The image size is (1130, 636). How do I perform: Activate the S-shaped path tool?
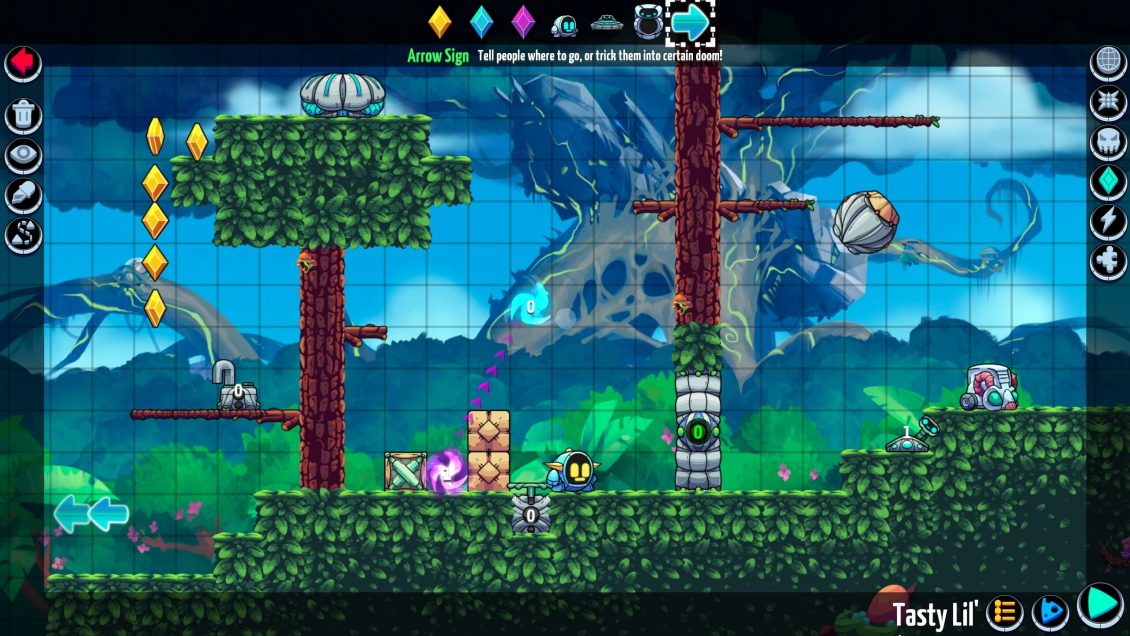click(23, 236)
